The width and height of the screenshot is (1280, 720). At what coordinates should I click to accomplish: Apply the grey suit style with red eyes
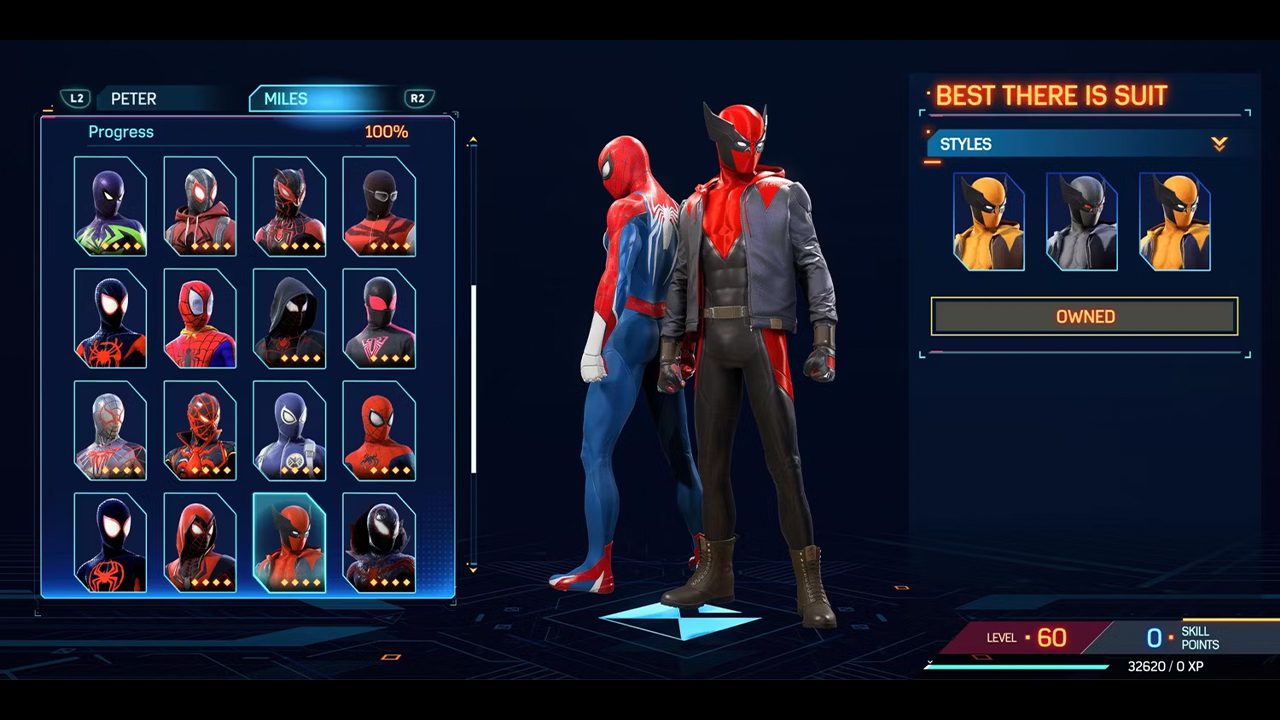coord(1081,222)
